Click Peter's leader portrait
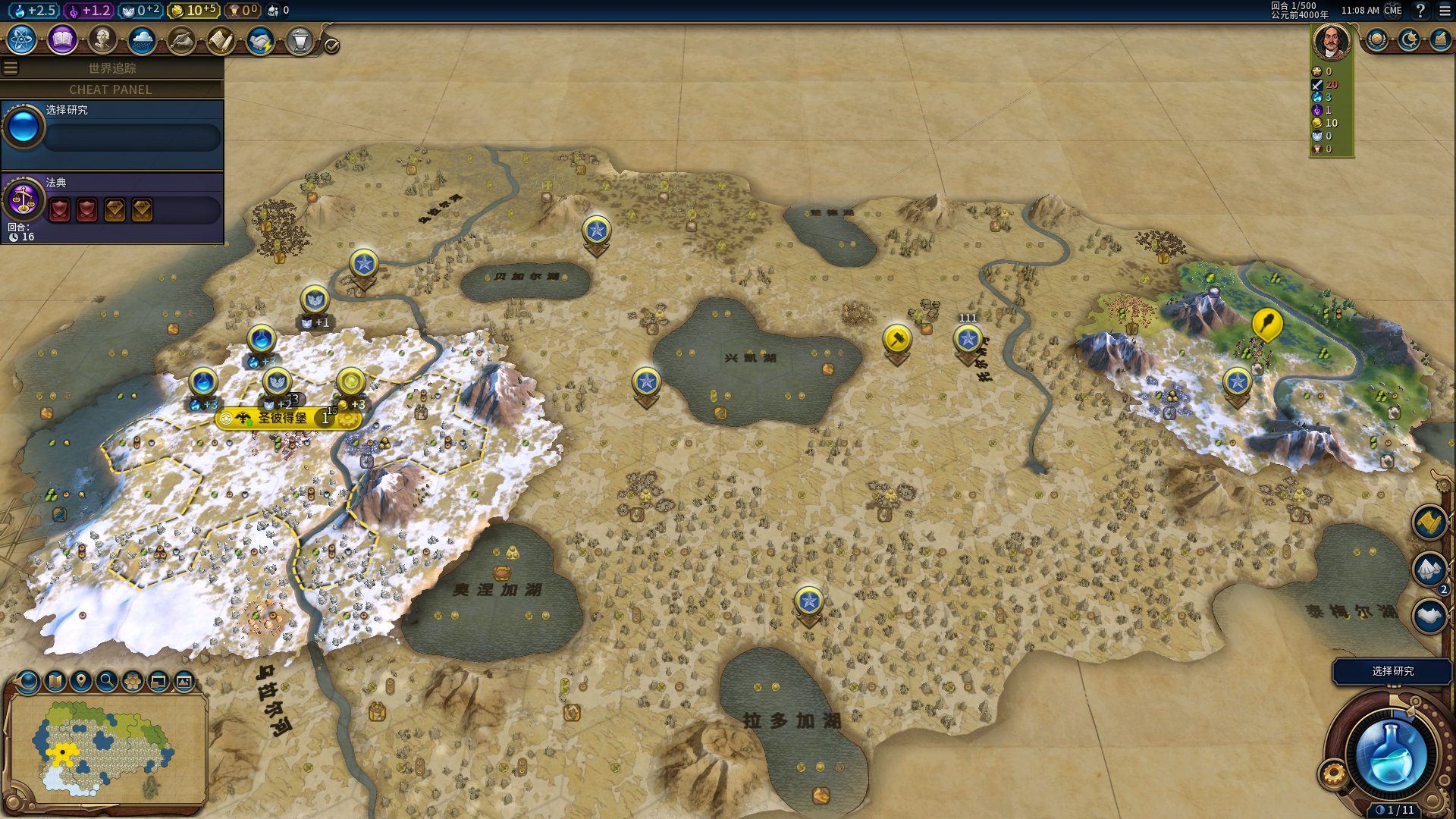 click(1332, 41)
